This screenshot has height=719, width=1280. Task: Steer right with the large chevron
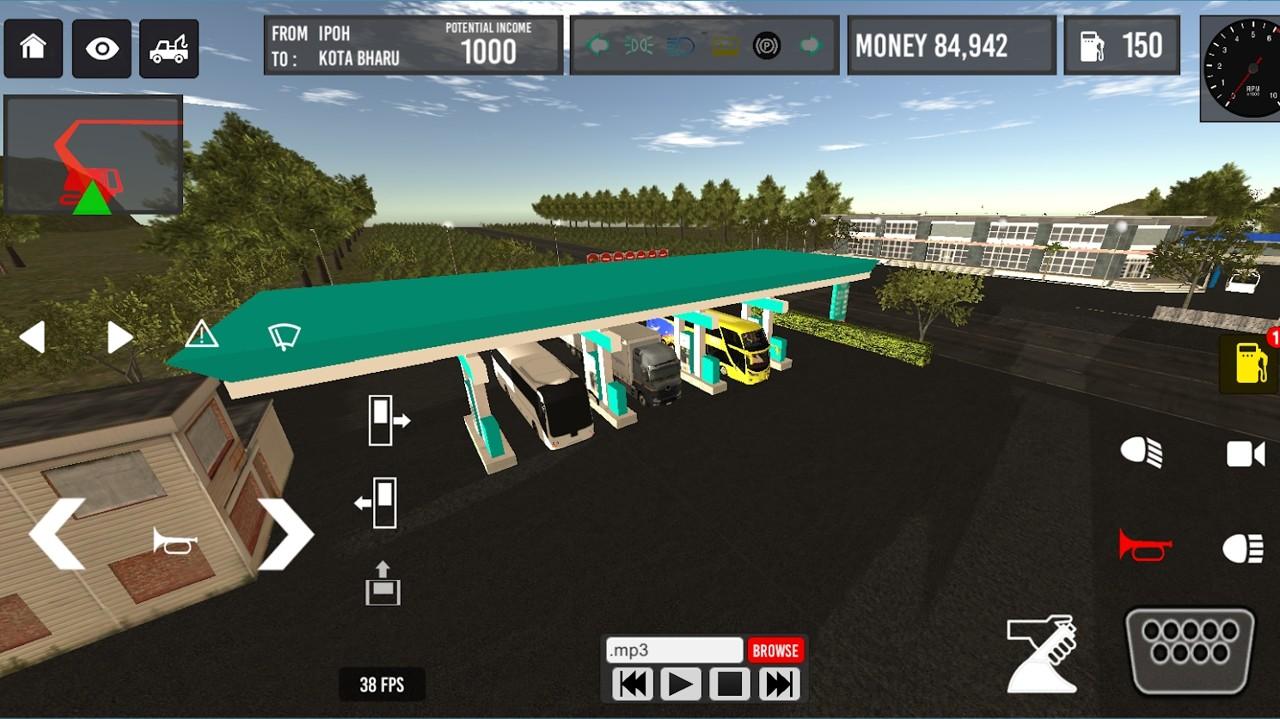point(286,534)
